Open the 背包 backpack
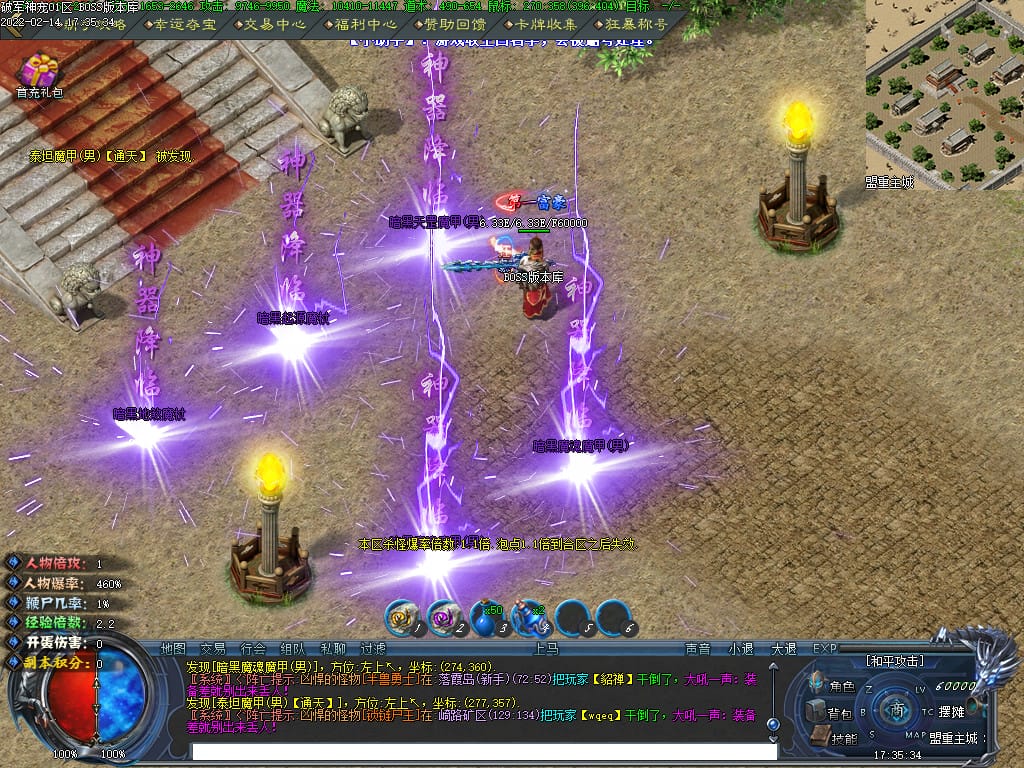1024x768 pixels. pos(832,713)
